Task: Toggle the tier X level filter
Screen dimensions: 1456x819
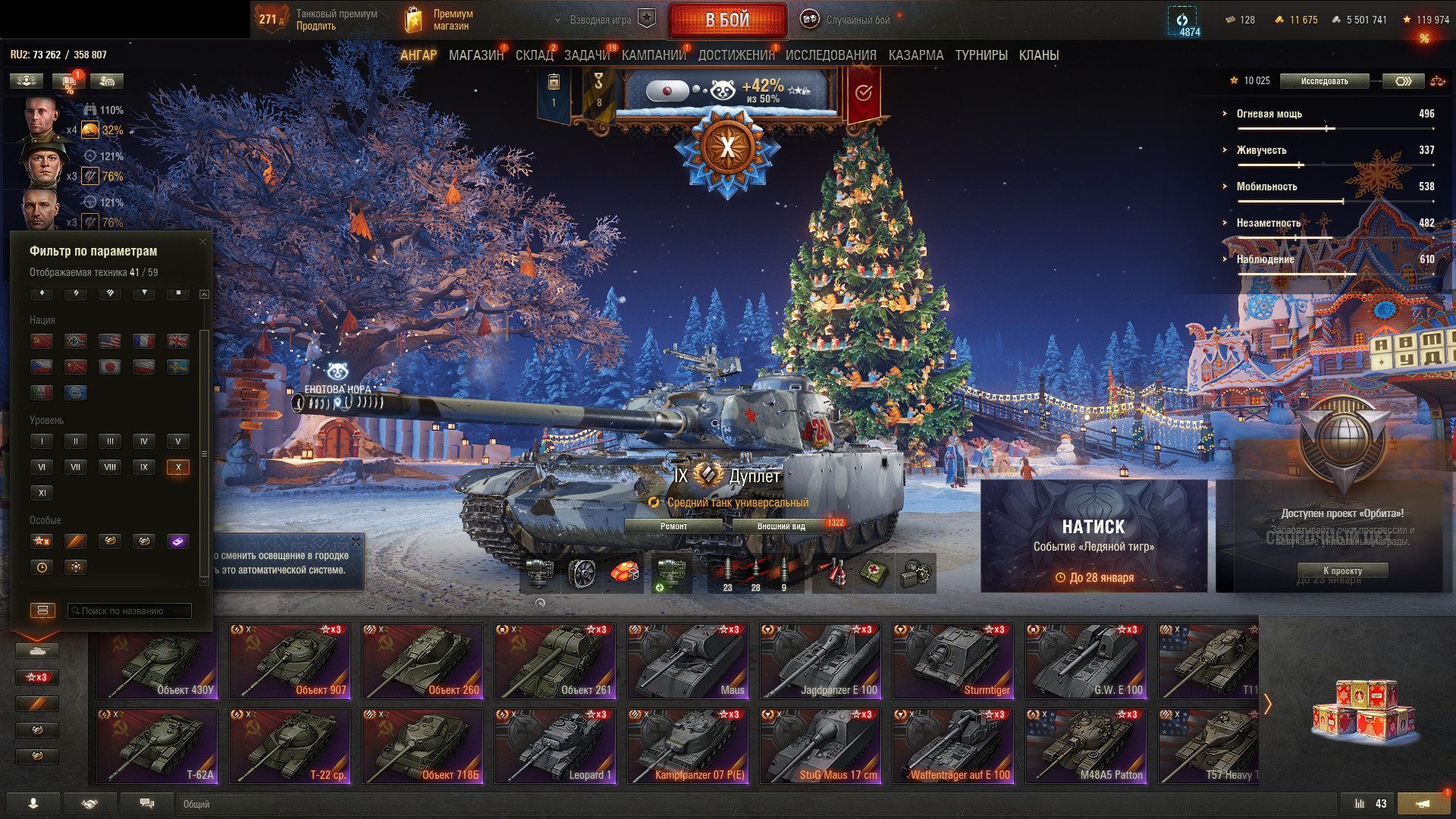Action: [178, 467]
